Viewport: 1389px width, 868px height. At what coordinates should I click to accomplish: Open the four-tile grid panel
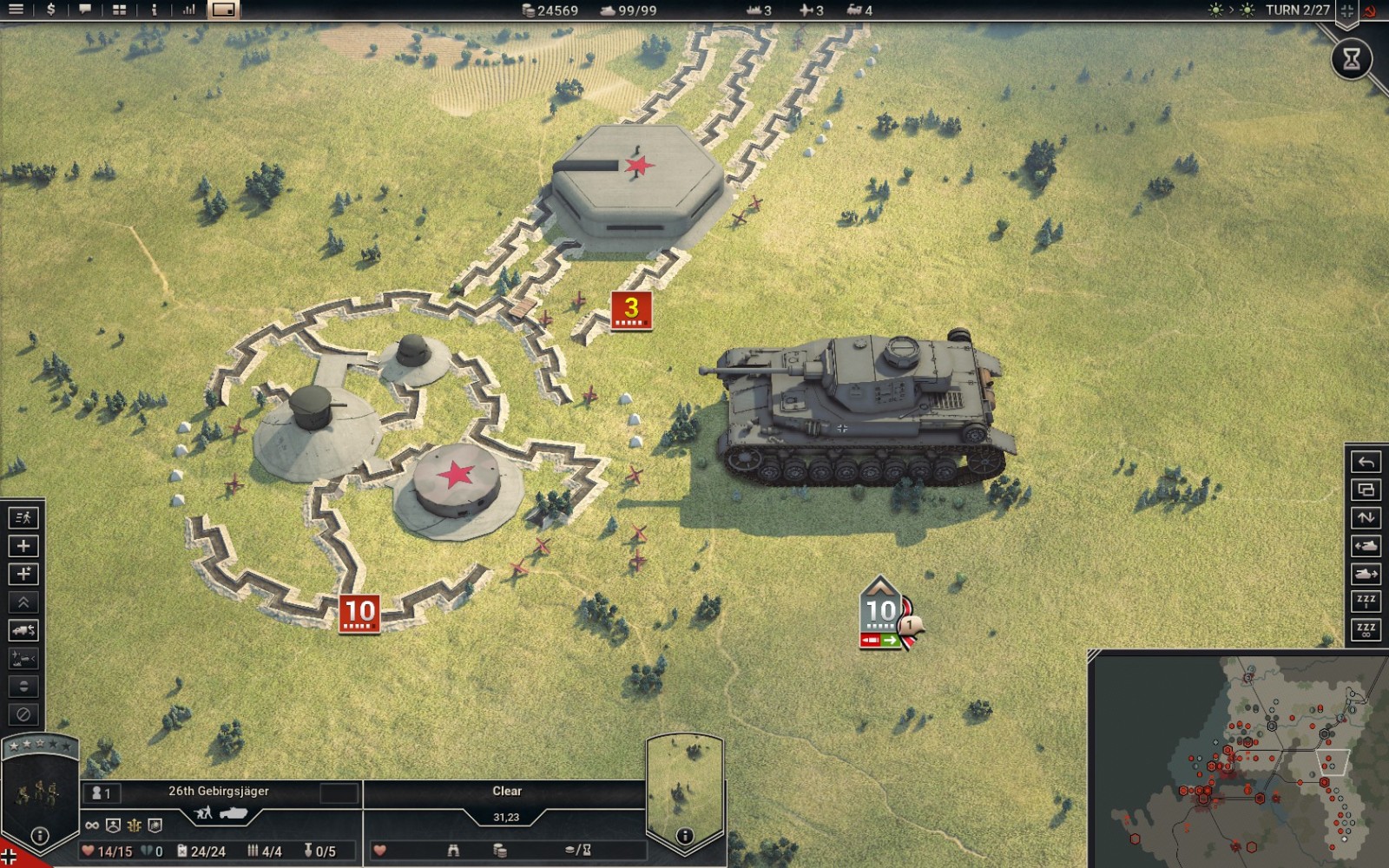120,10
